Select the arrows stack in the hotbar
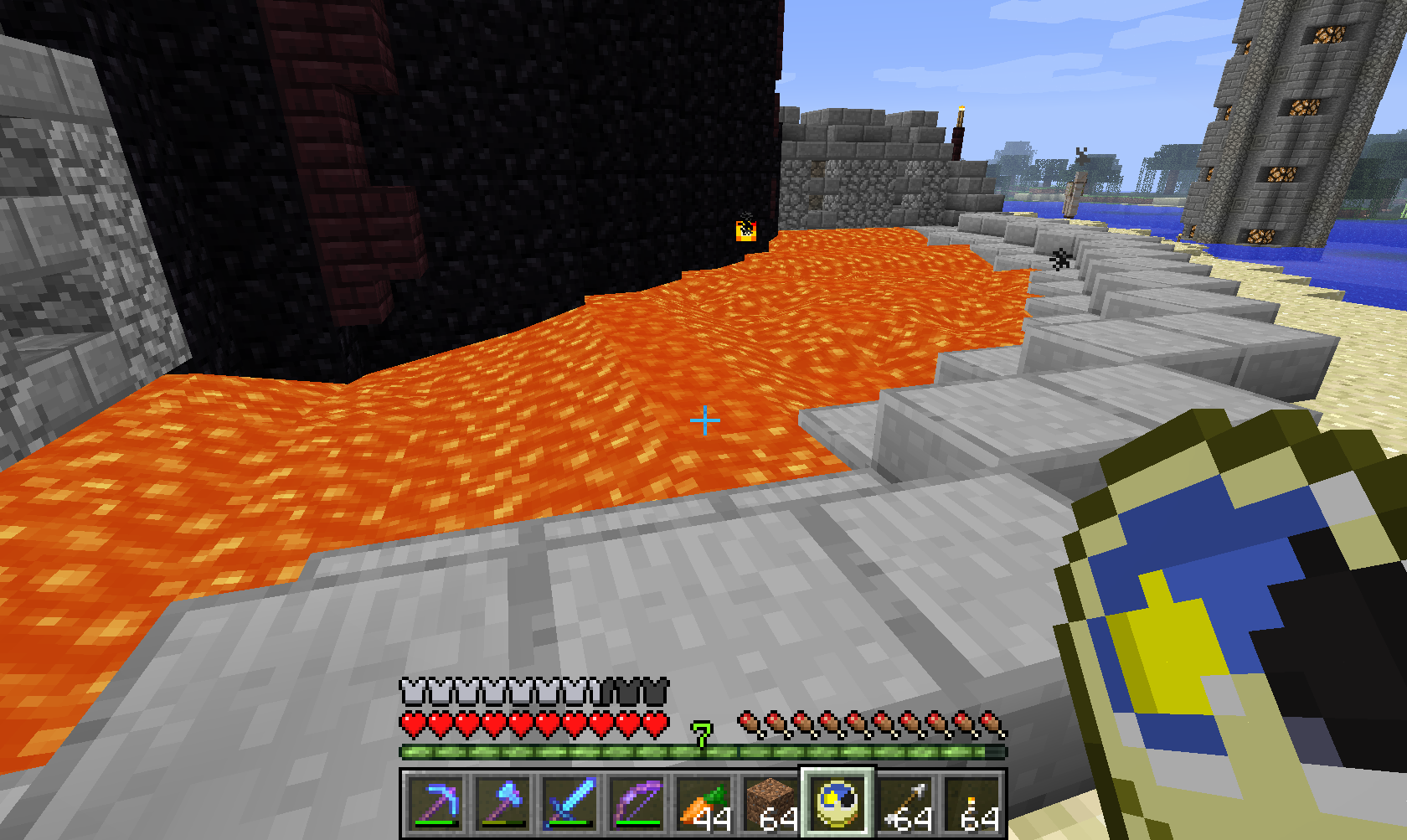The width and height of the screenshot is (1407, 840). click(x=905, y=803)
